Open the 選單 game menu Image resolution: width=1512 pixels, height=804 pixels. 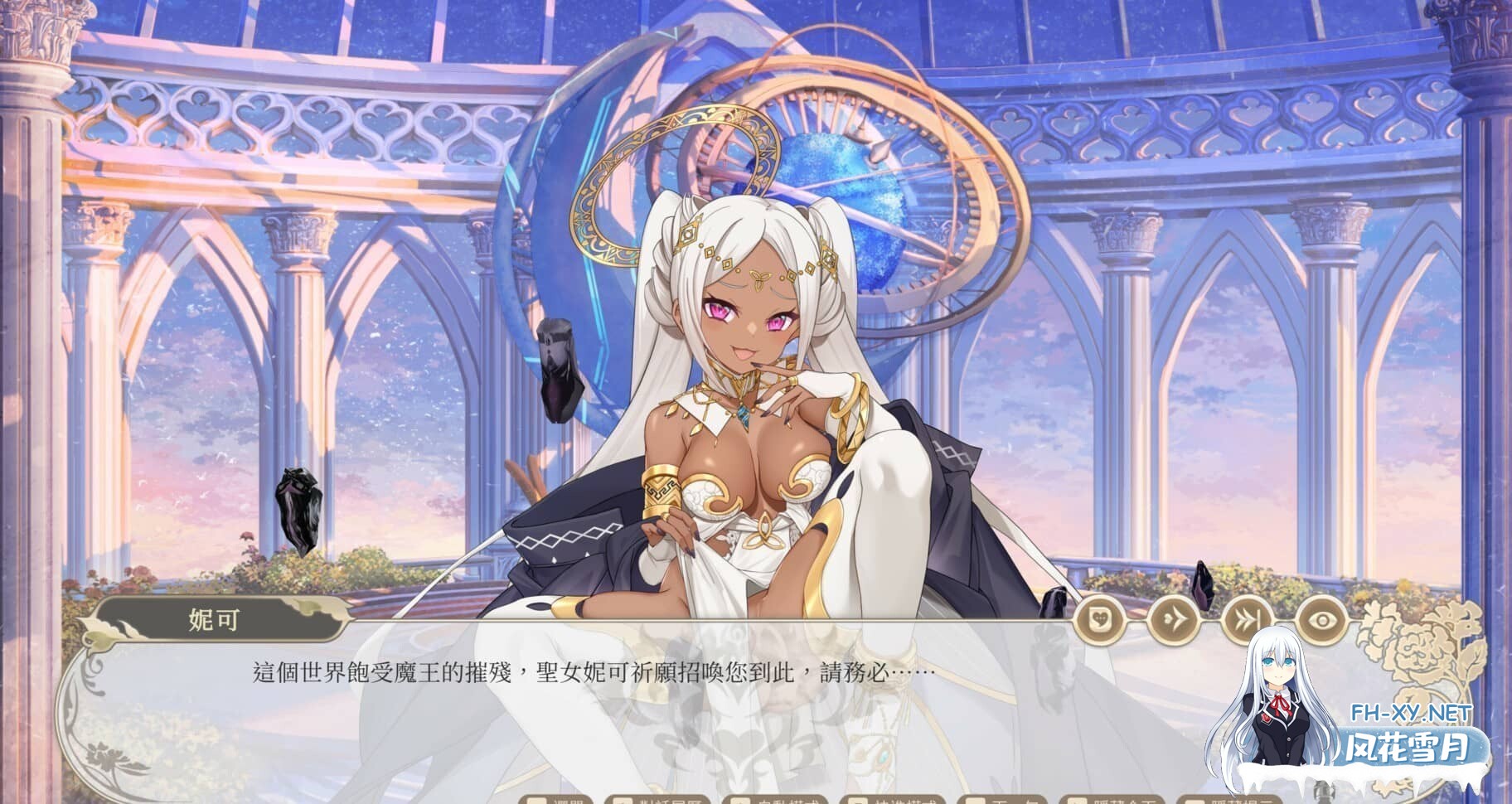(x=554, y=801)
